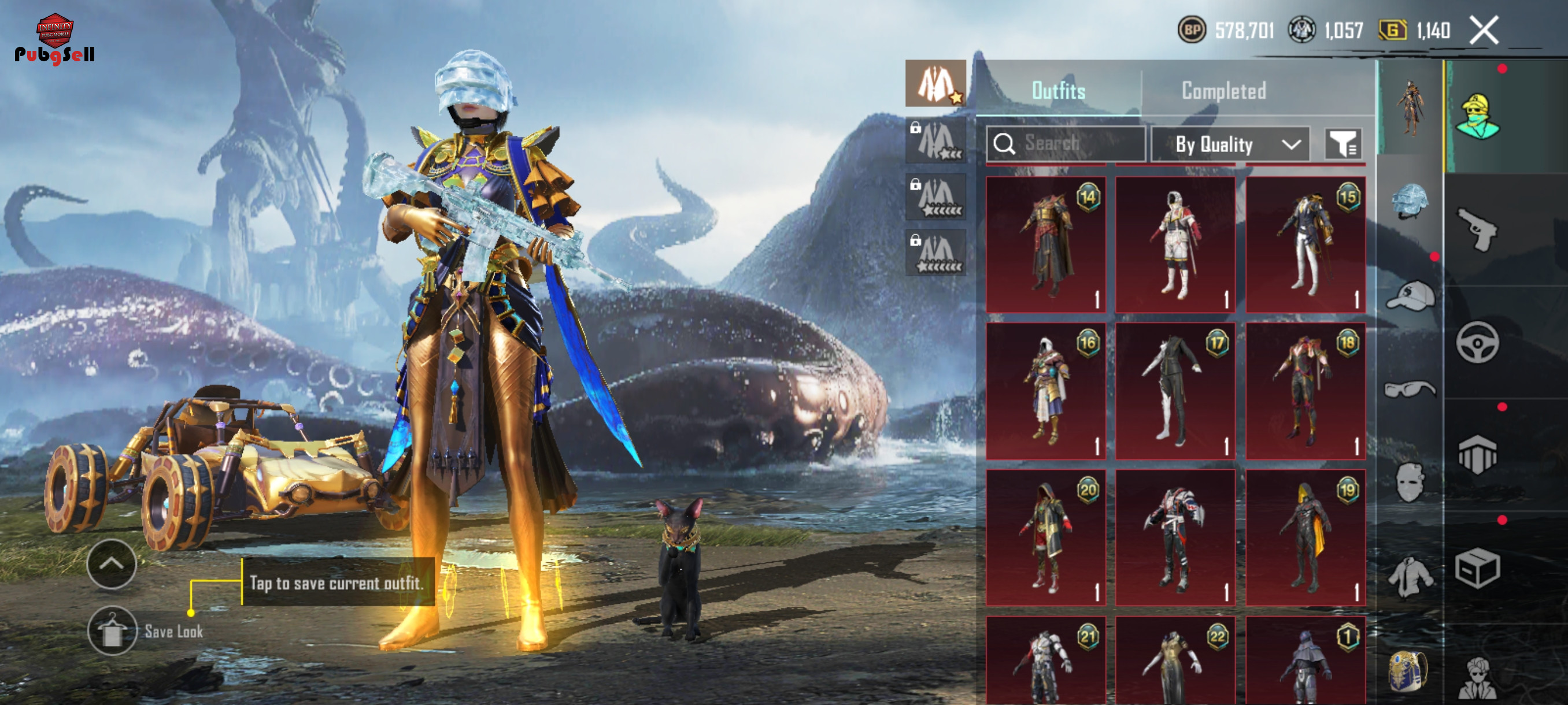Open the pistol weapon skins section
Image resolution: width=1568 pixels, height=705 pixels.
pyautogui.click(x=1478, y=229)
